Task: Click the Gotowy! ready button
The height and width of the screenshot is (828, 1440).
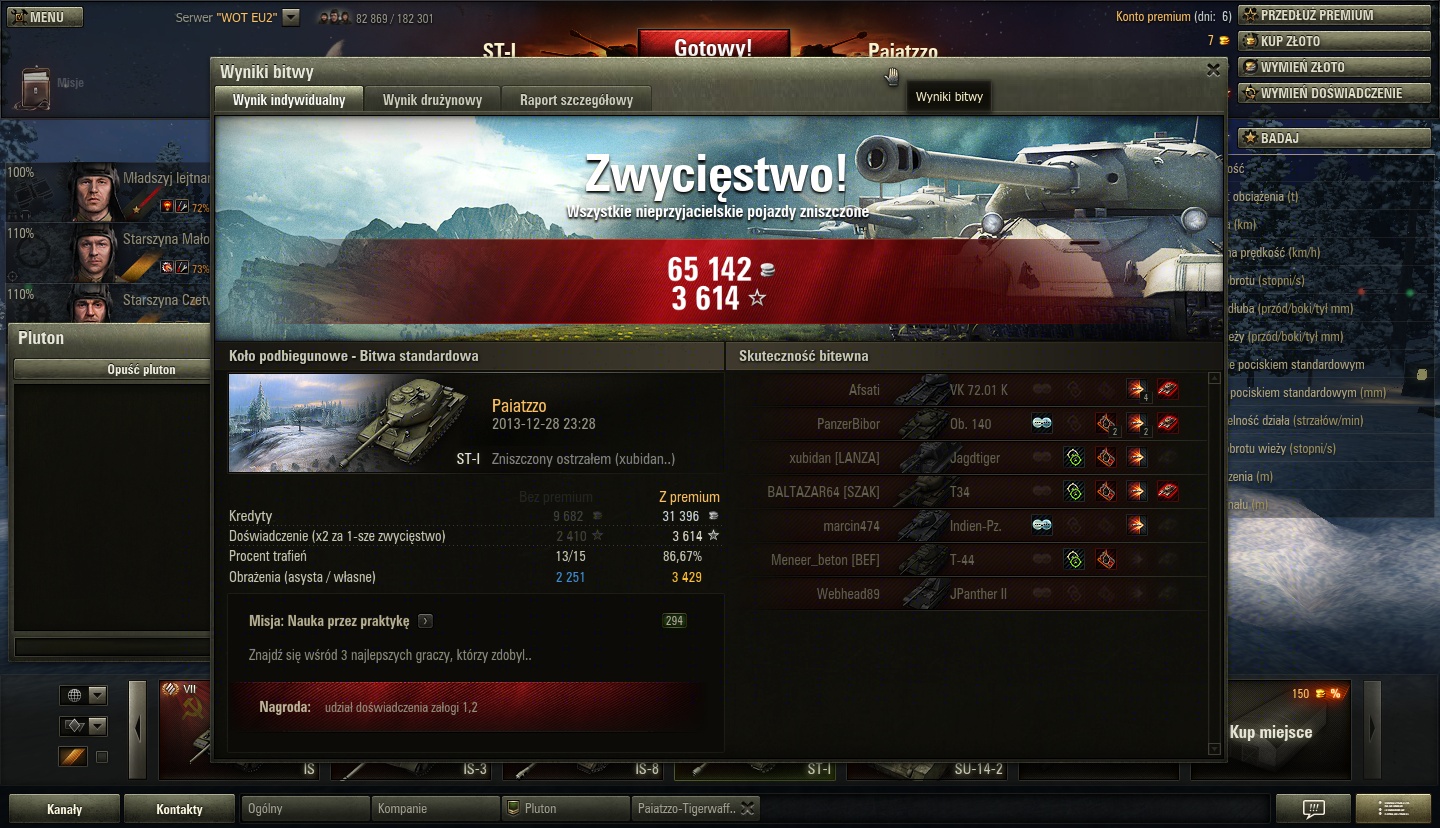Action: click(713, 47)
